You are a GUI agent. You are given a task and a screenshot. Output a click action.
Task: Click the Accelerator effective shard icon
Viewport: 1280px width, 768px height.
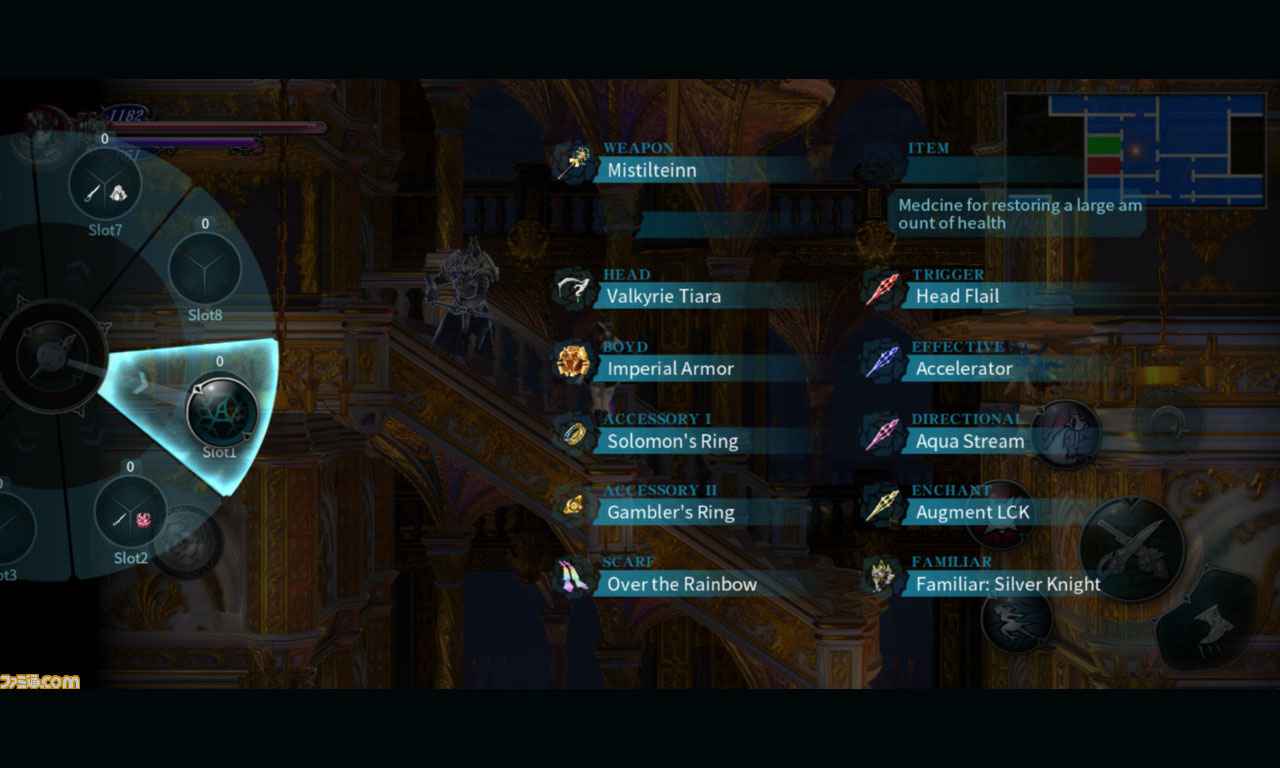pos(882,358)
